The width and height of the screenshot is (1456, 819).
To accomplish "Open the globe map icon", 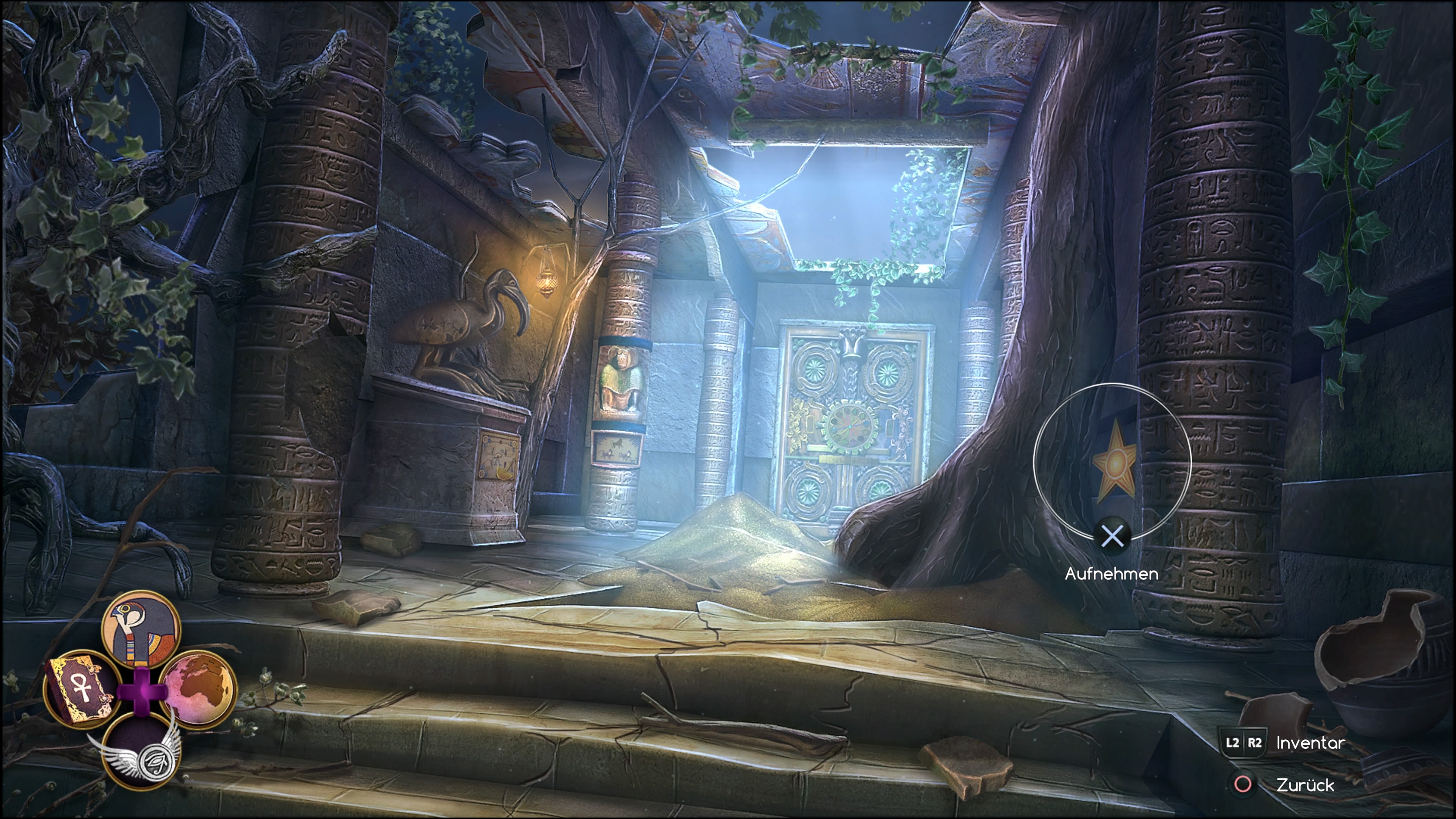I will click(198, 689).
